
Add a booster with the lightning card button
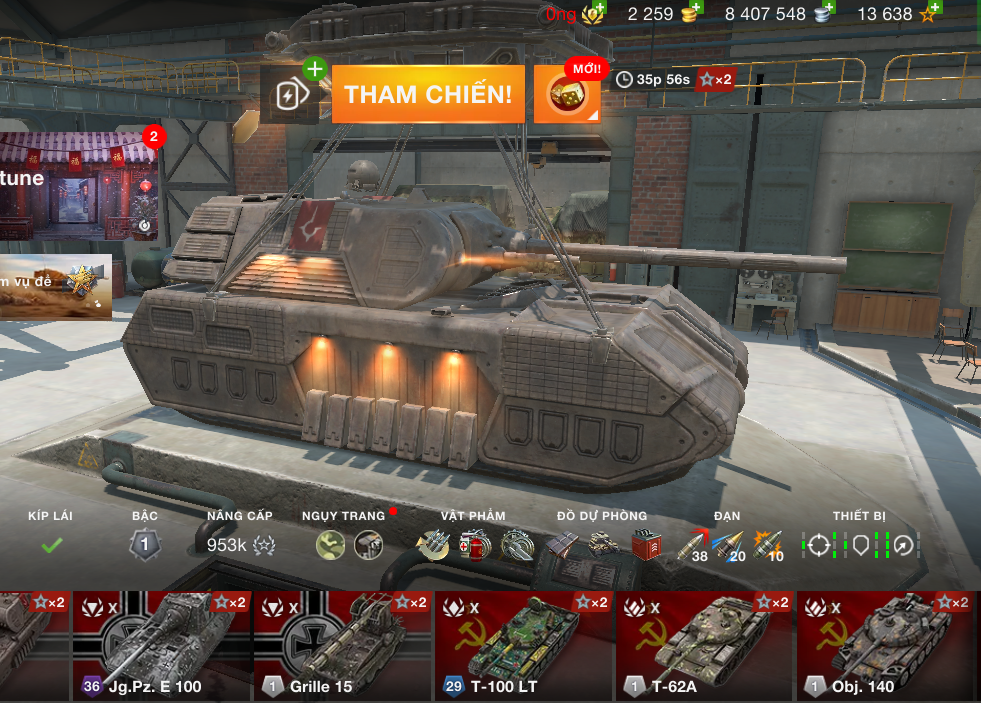pos(291,95)
